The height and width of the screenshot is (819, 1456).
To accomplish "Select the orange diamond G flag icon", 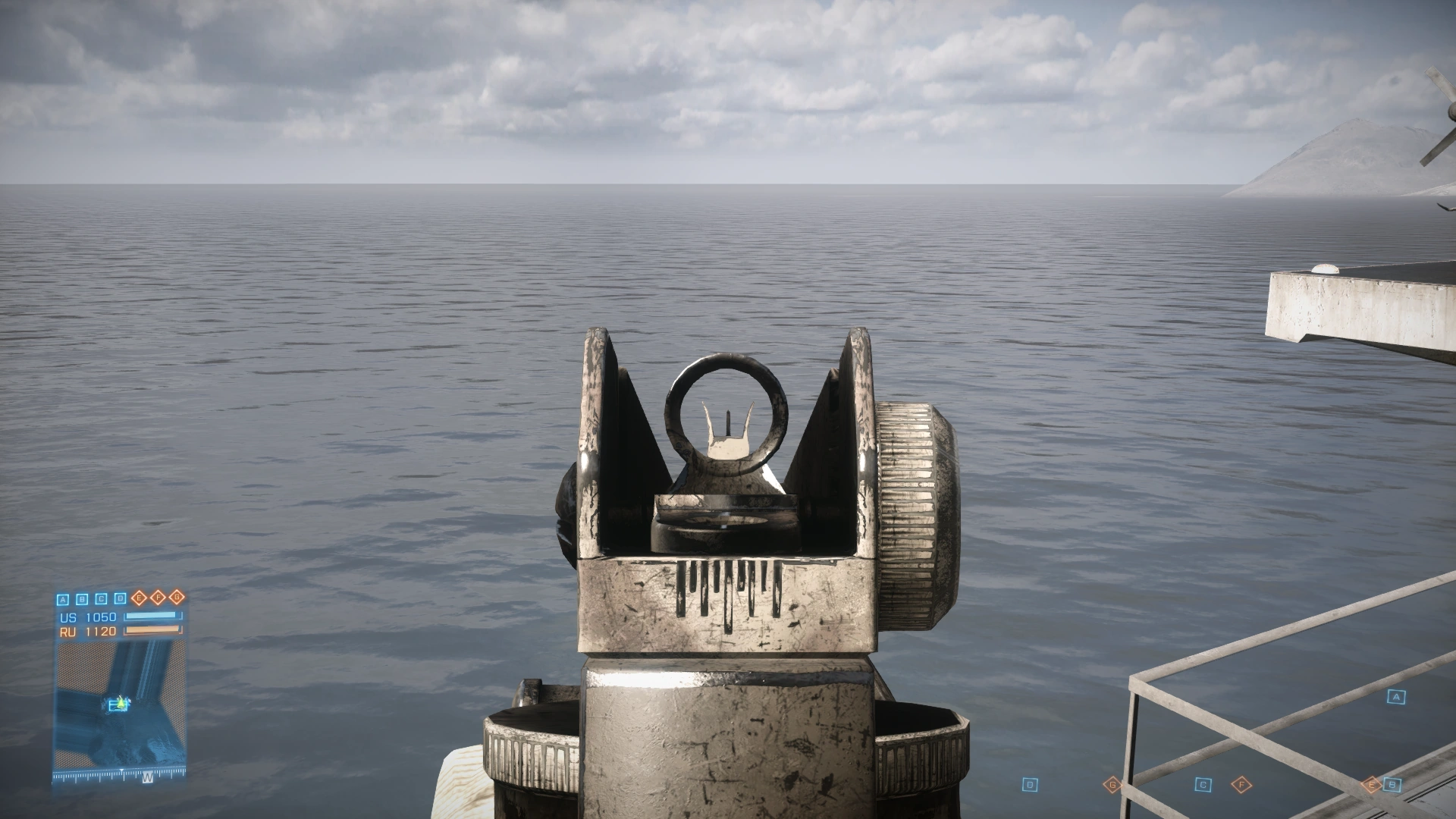I will [177, 599].
